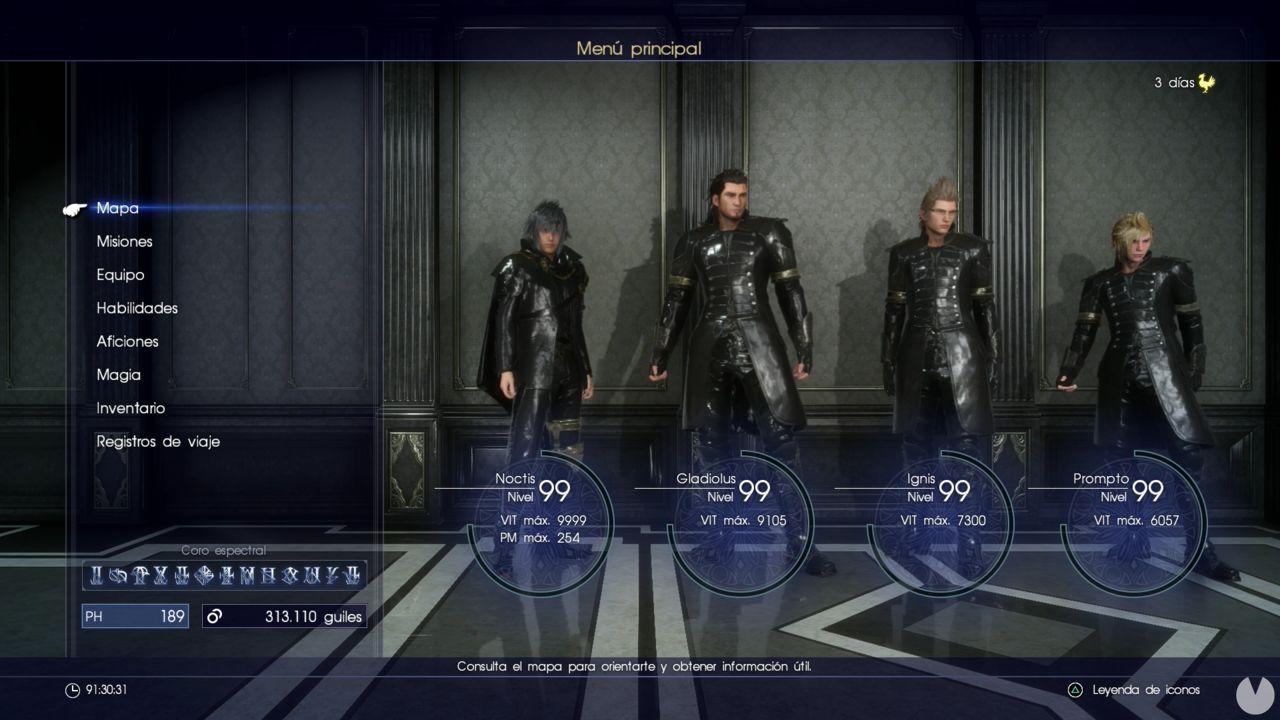
Task: Open Registros de viaje
Action: point(157,441)
